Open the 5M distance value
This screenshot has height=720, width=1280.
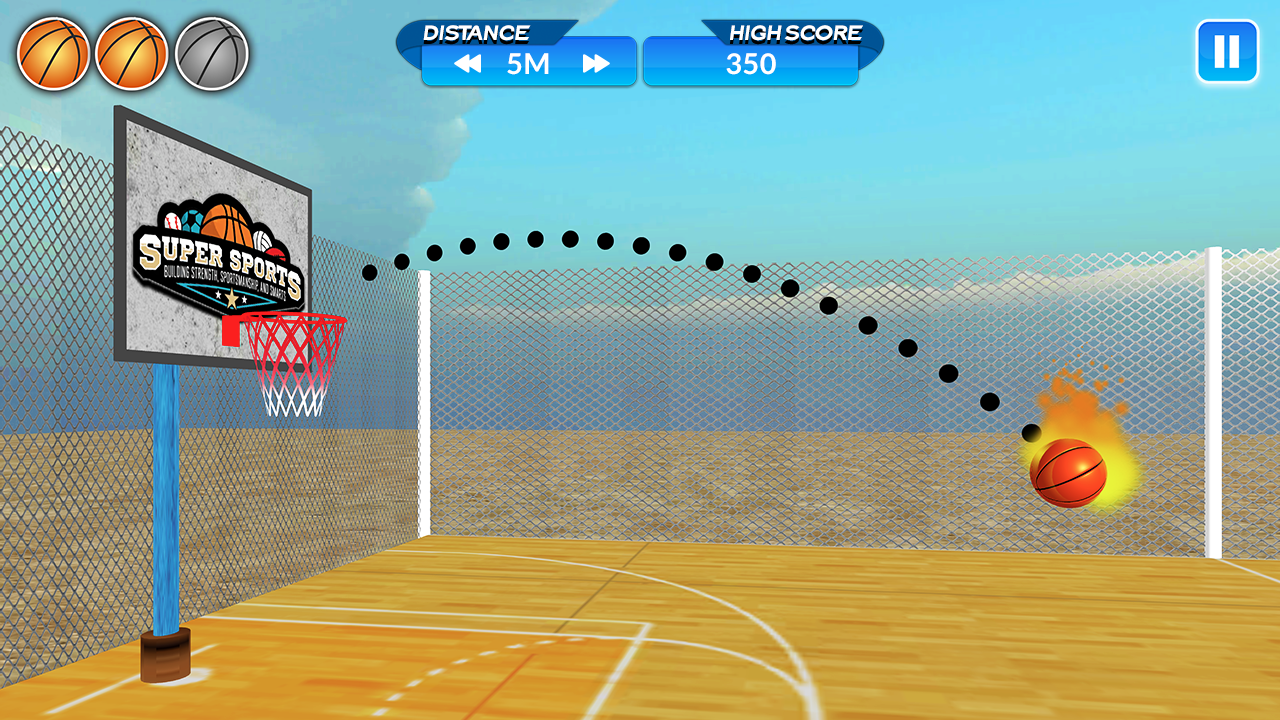529,62
